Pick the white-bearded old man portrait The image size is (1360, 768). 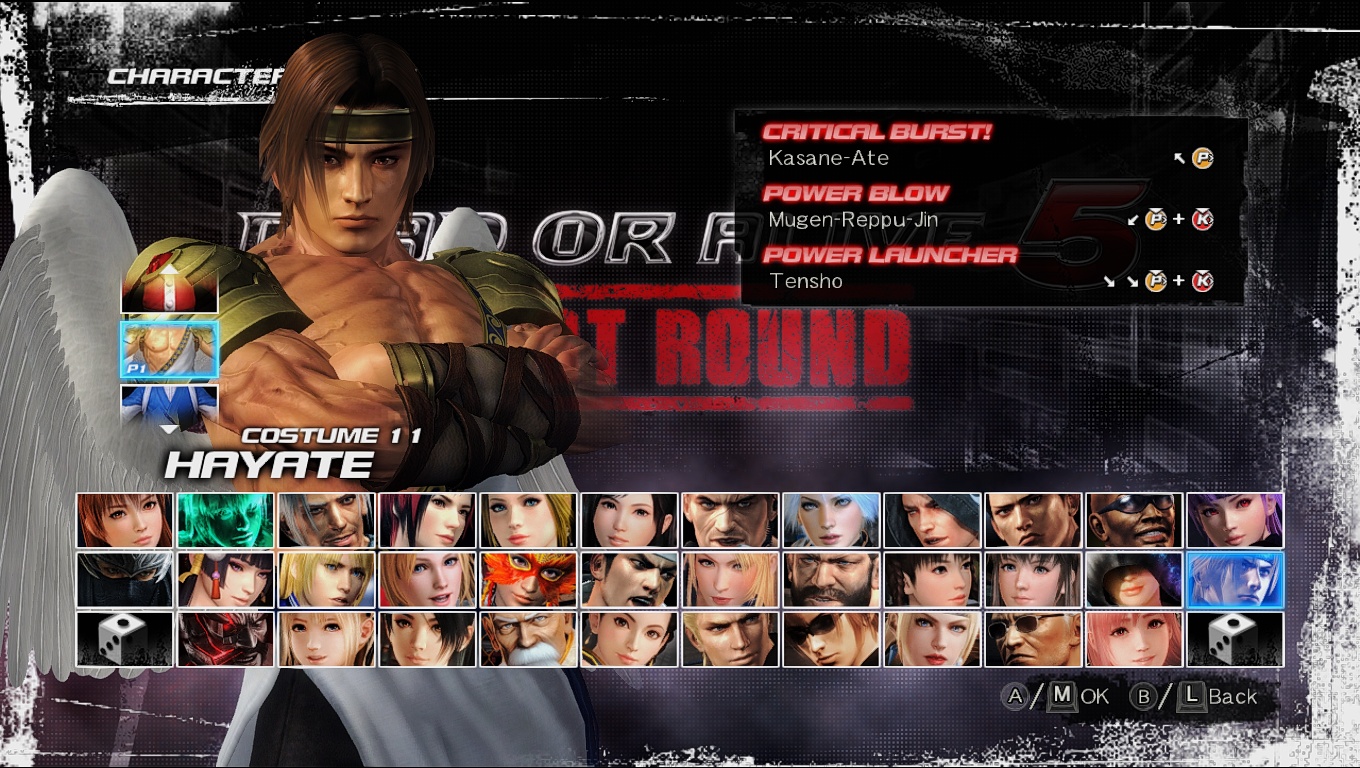pyautogui.click(x=528, y=640)
